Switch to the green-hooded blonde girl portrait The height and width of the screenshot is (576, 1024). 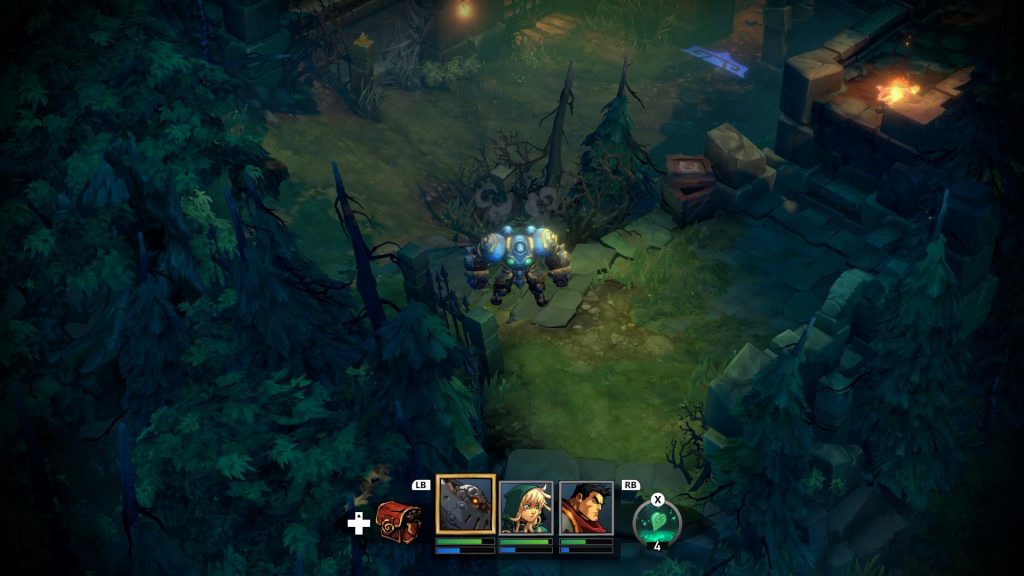click(526, 507)
